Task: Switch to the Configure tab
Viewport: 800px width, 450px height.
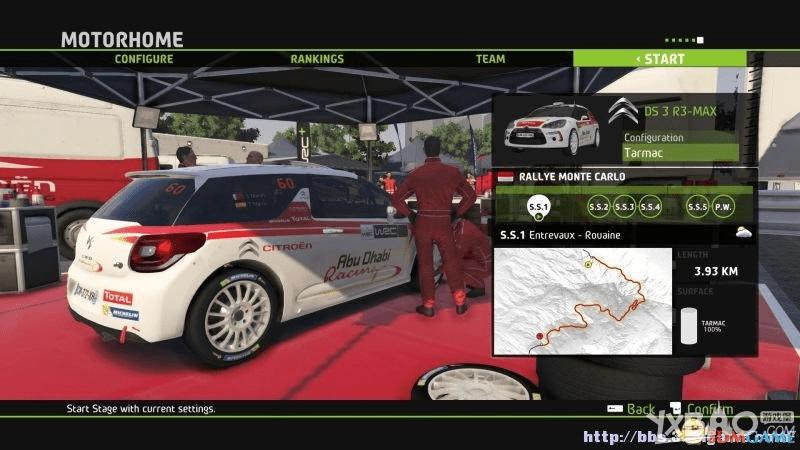Action: coord(143,59)
